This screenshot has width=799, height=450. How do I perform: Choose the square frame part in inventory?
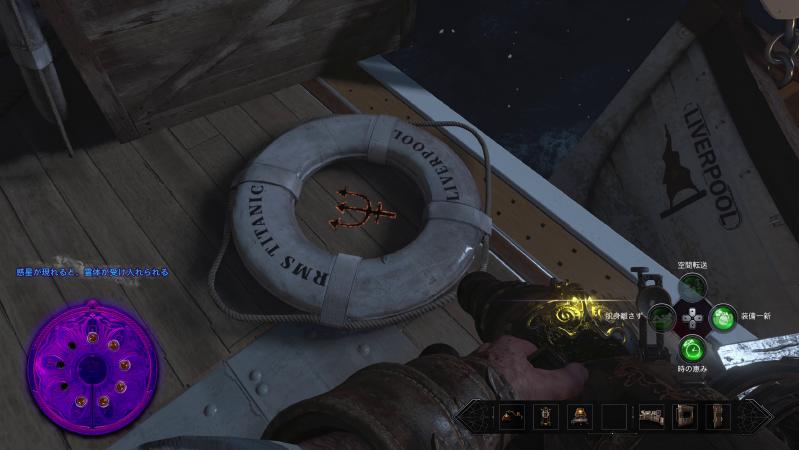[x=685, y=415]
